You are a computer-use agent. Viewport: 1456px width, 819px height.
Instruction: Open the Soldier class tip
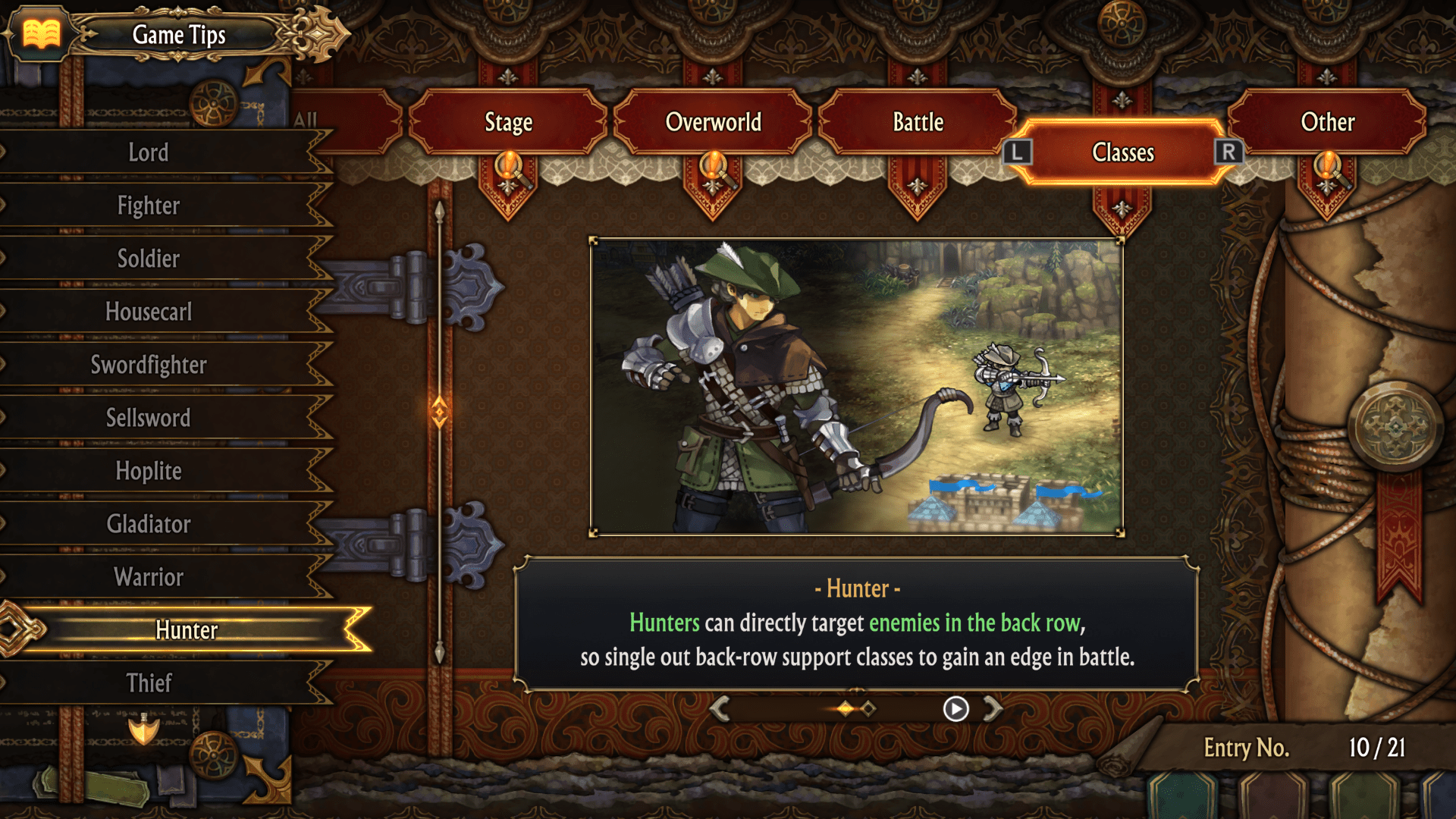pyautogui.click(x=149, y=259)
